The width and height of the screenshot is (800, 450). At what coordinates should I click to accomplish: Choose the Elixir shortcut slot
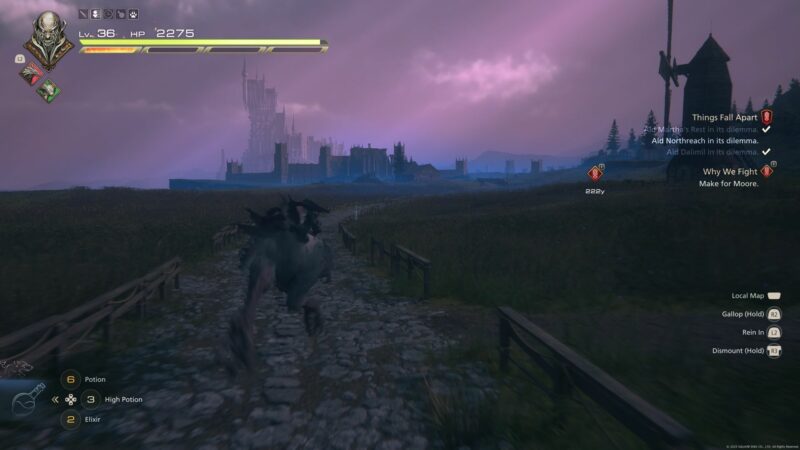pos(70,419)
